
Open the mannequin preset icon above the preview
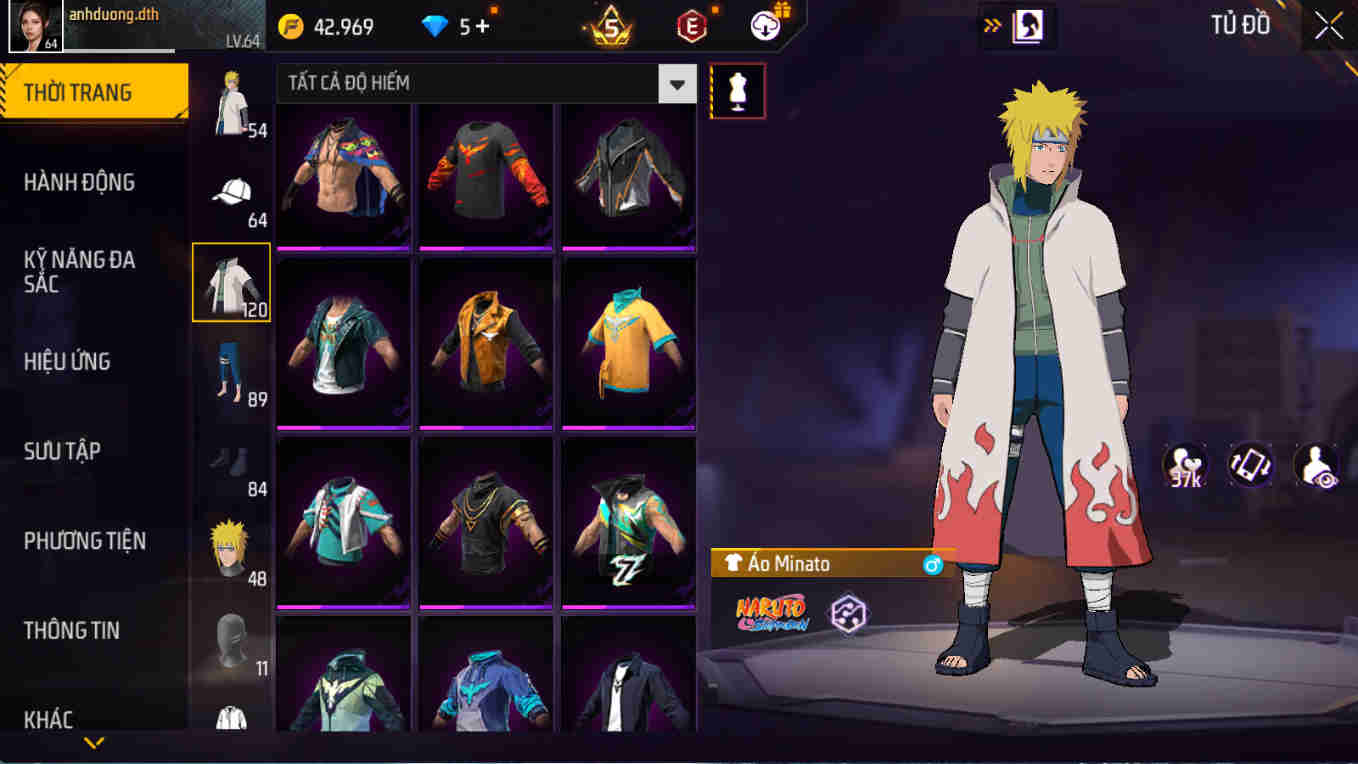[738, 90]
